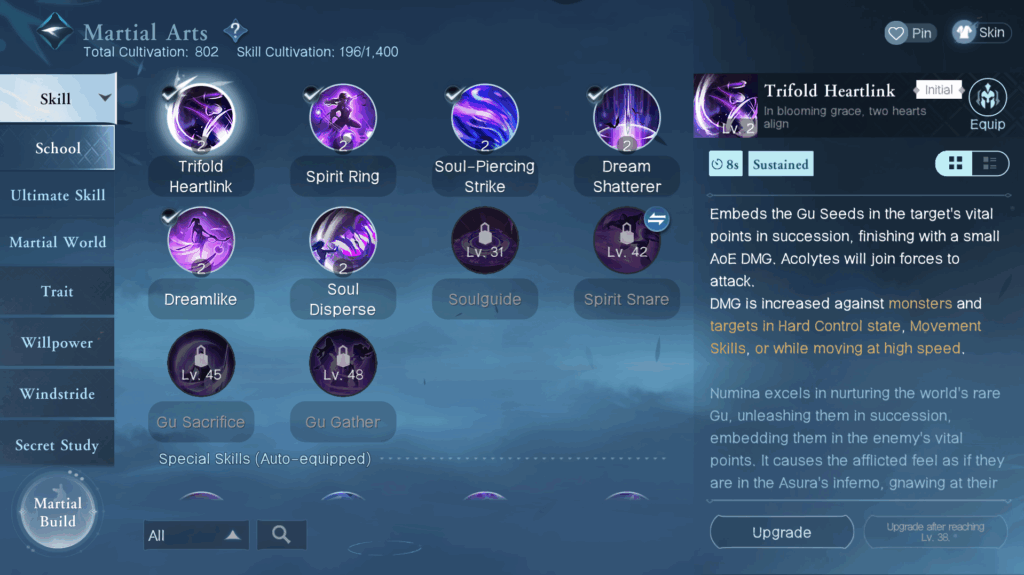Go to the Trait tab
1024x575 pixels.
pyautogui.click(x=57, y=292)
